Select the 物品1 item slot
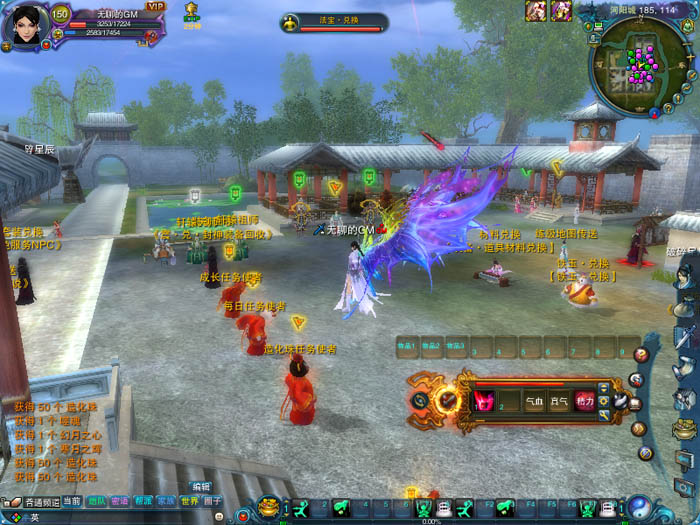This screenshot has height=525, width=700. [406, 347]
